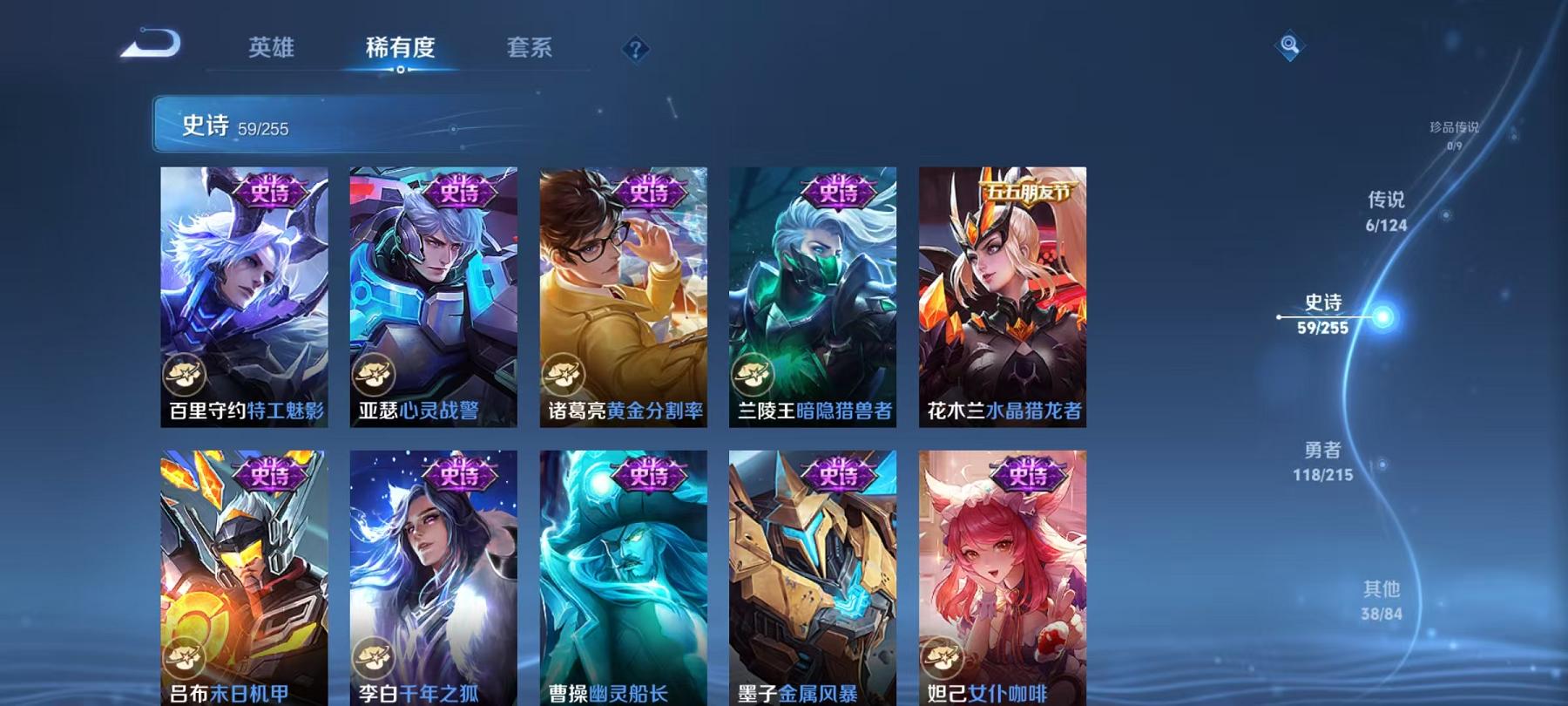Open the 珍品传说 section
1568x706 pixels.
[x=1456, y=133]
